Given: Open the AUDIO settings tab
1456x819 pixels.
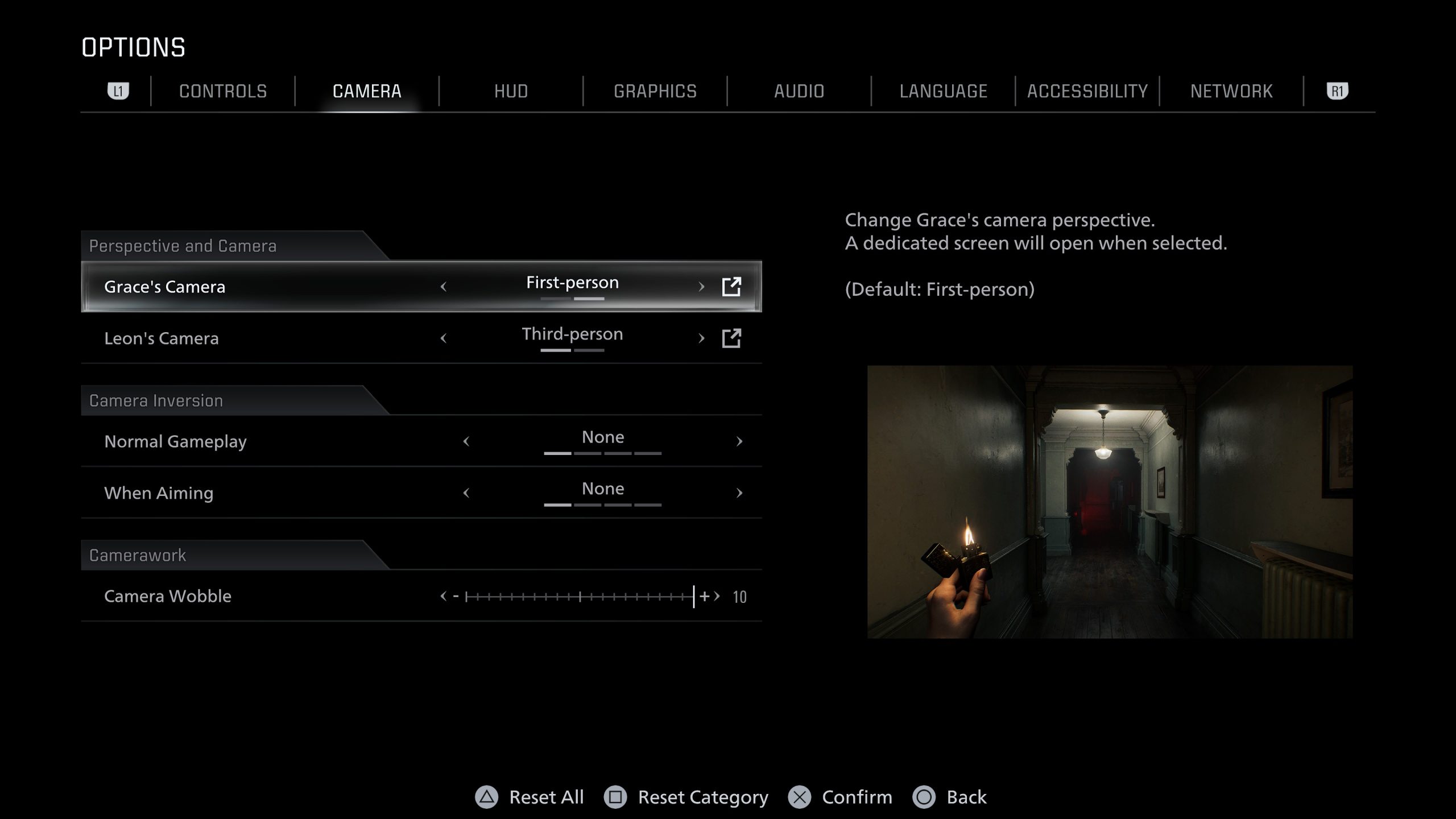Looking at the screenshot, I should (x=799, y=90).
